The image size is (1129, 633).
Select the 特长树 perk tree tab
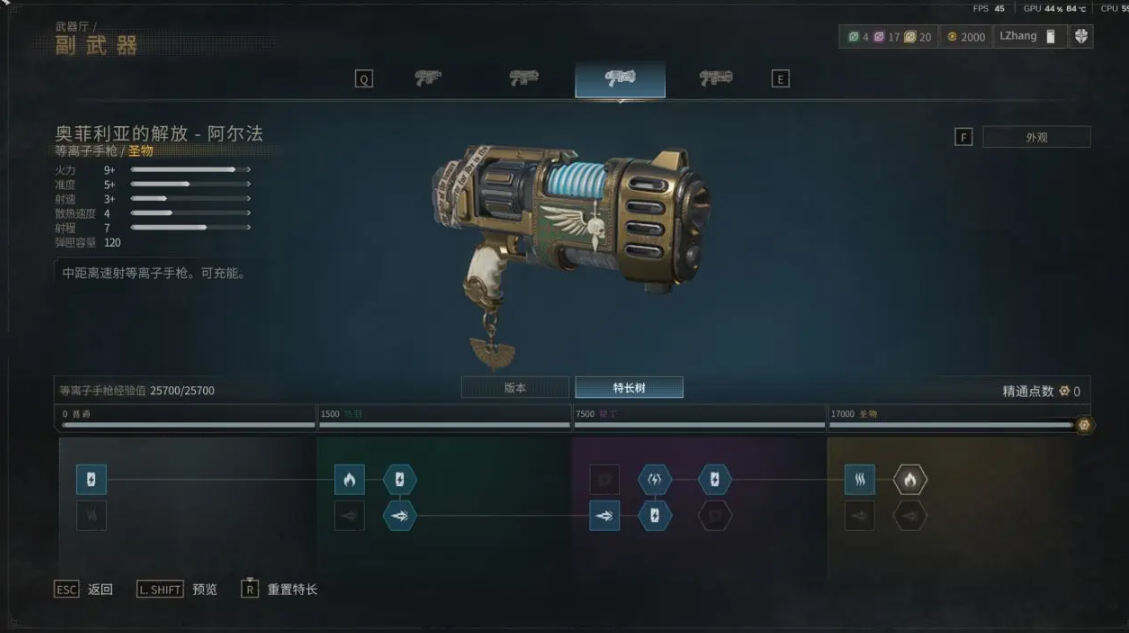[629, 387]
